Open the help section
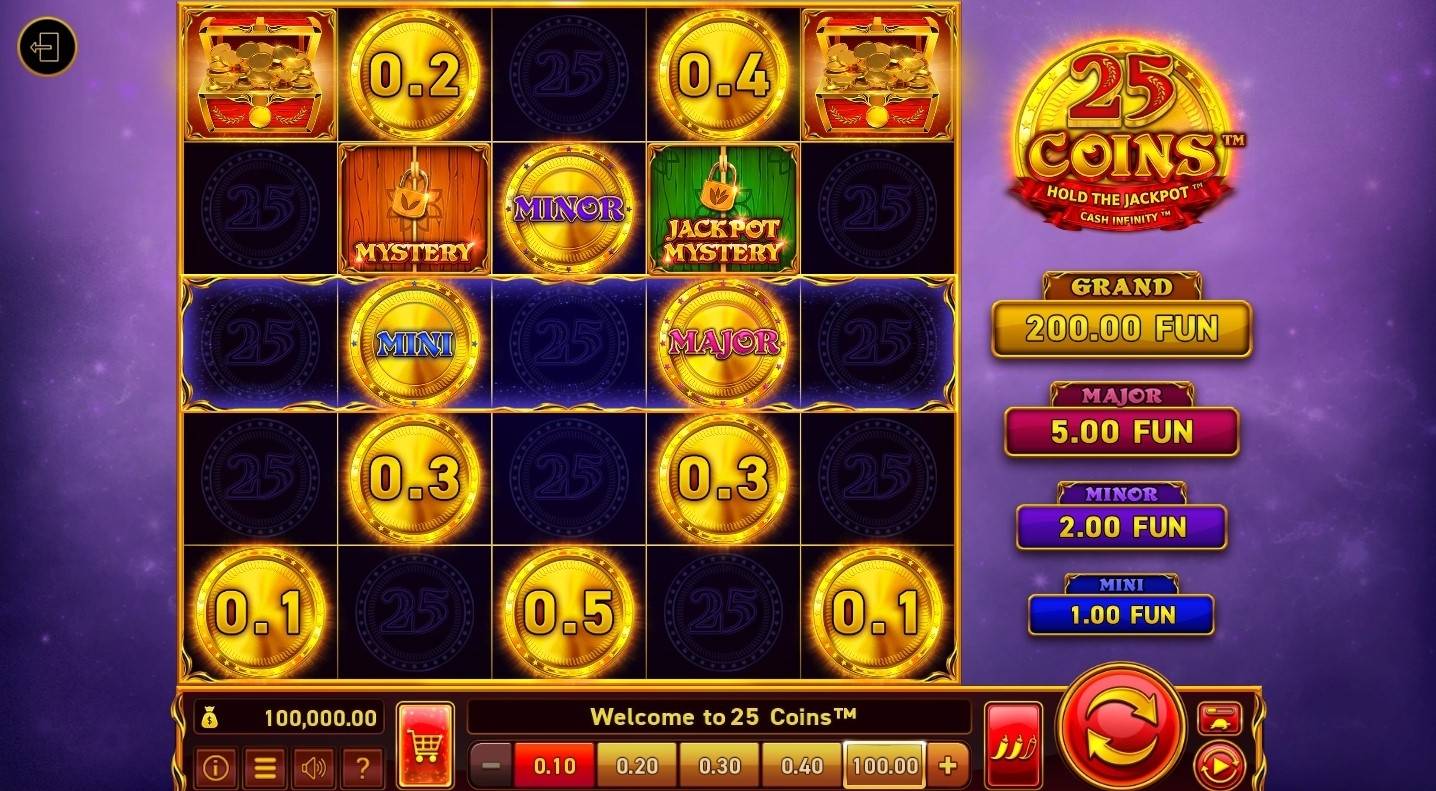1436x791 pixels. [363, 766]
